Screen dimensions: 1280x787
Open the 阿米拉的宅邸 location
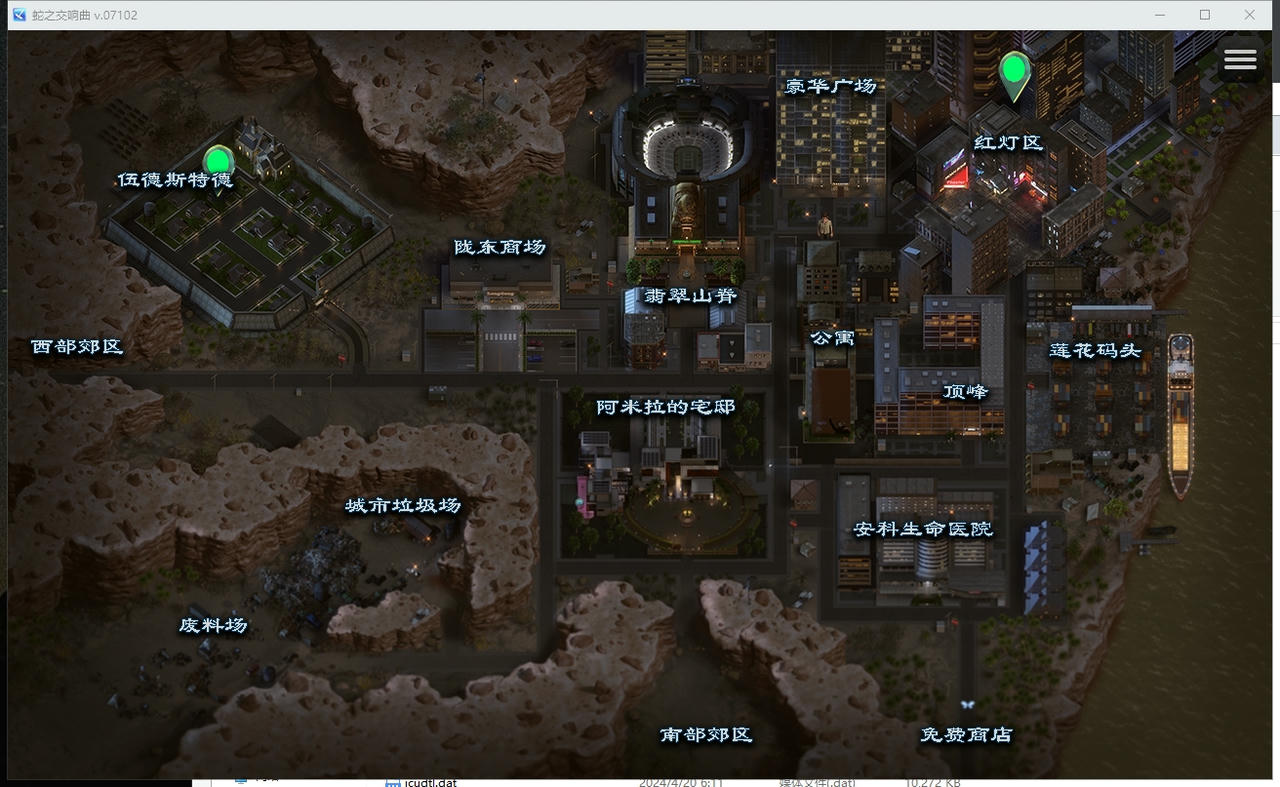coord(665,406)
